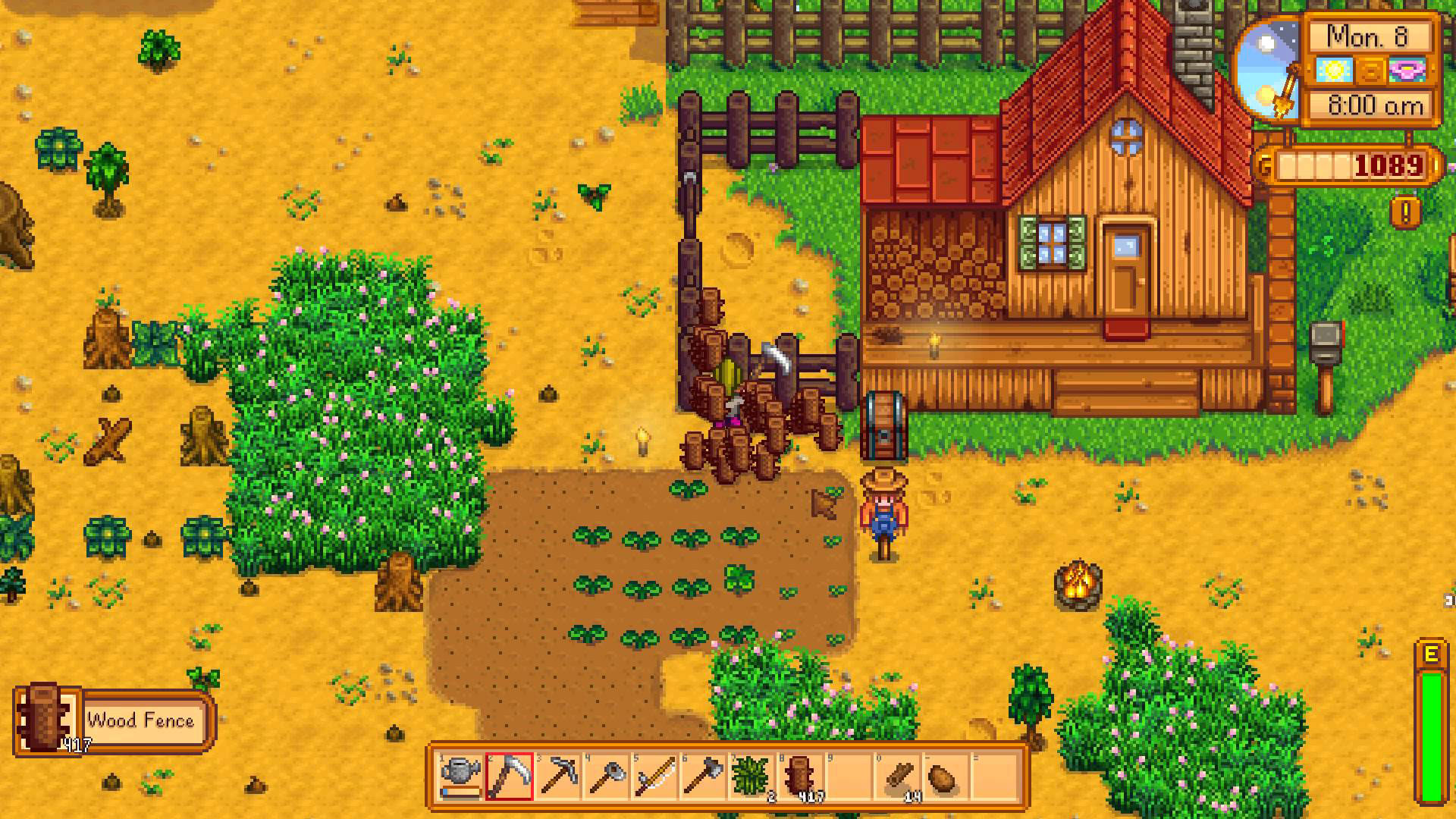Choose the wood fence stack in the hotbar
Viewport: 1456px width, 819px height.
(802, 776)
